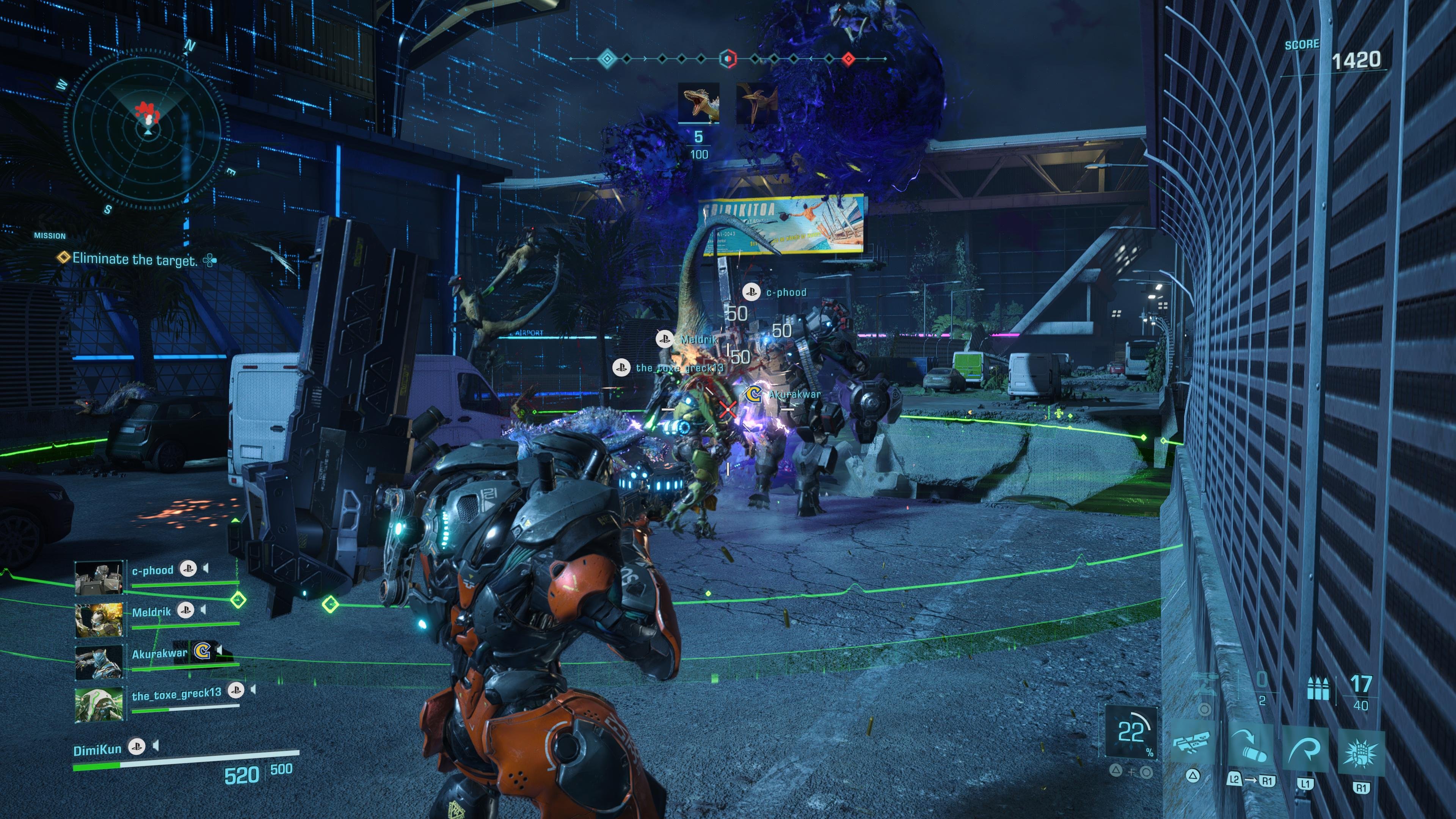Select the "Eliminate the target" mission objective
Image resolution: width=1456 pixels, height=819 pixels.
(135, 259)
